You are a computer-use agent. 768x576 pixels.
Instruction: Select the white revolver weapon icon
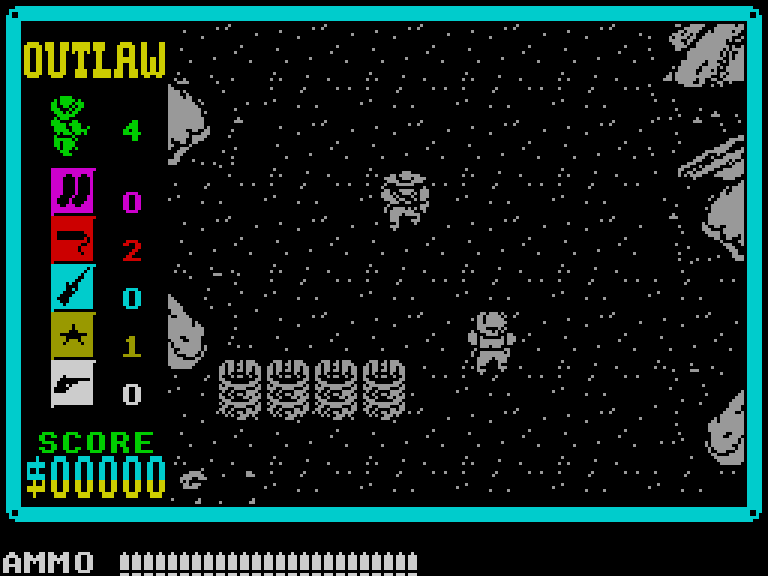tap(73, 383)
